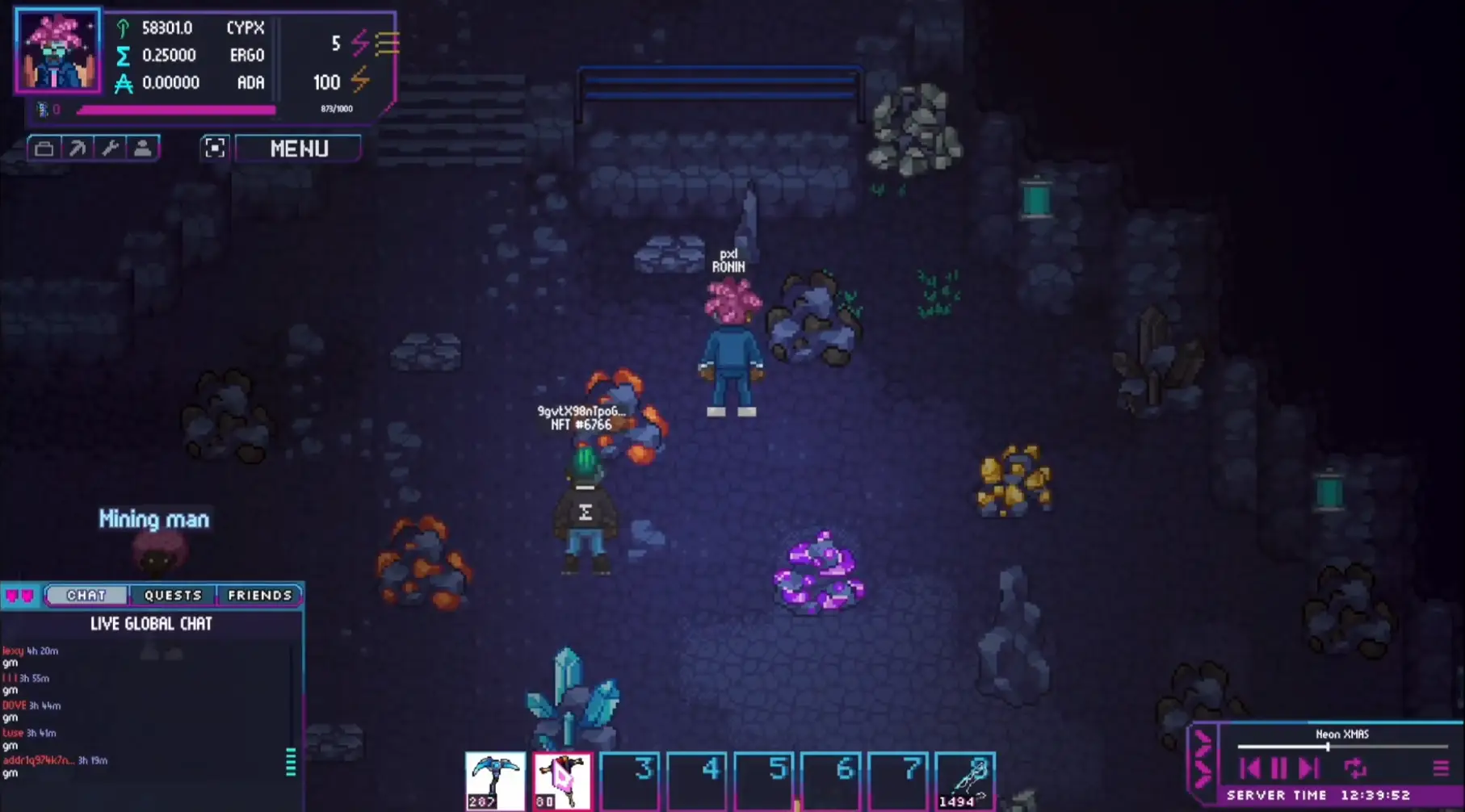Open the FRIENDS tab

[260, 595]
